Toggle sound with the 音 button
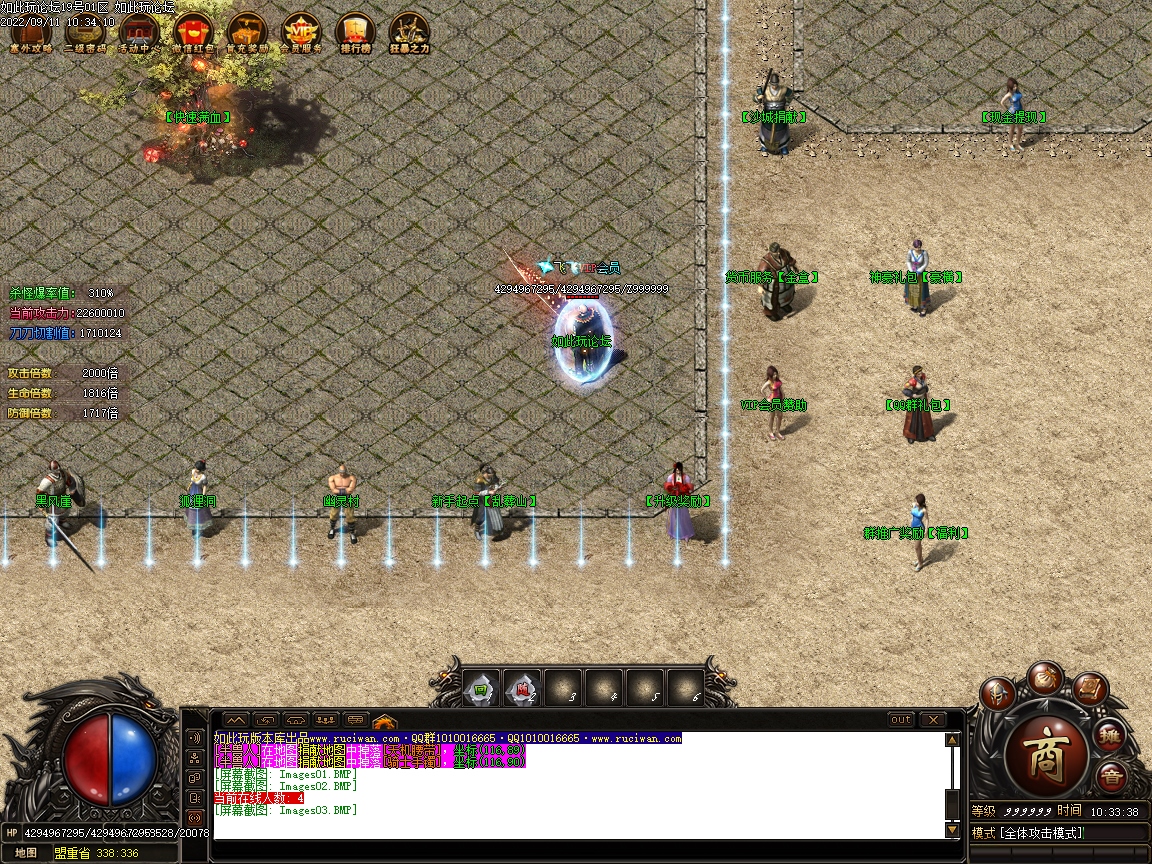The image size is (1152, 864). pos(1110,777)
